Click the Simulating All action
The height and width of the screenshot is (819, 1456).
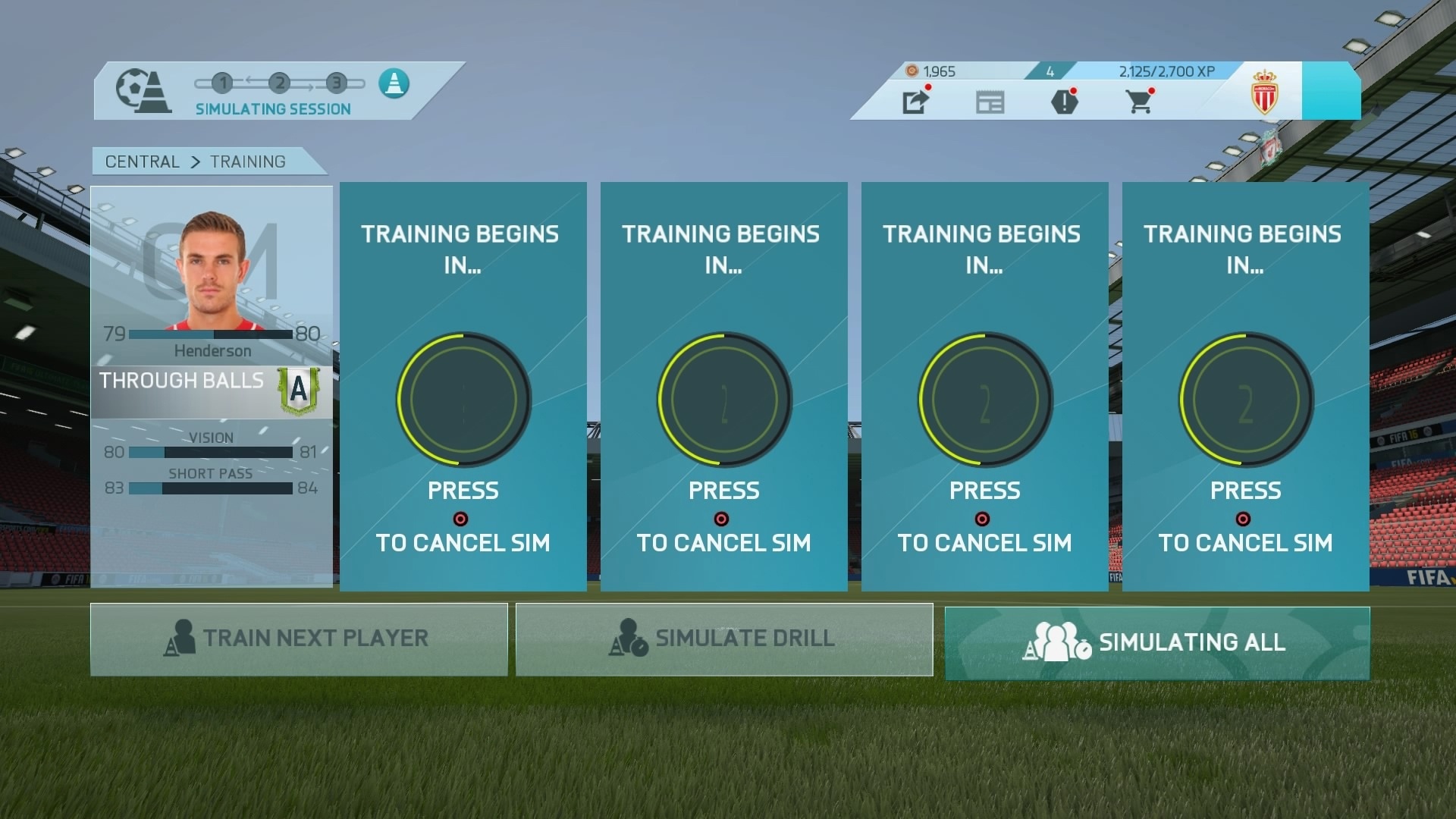[x=1158, y=642]
